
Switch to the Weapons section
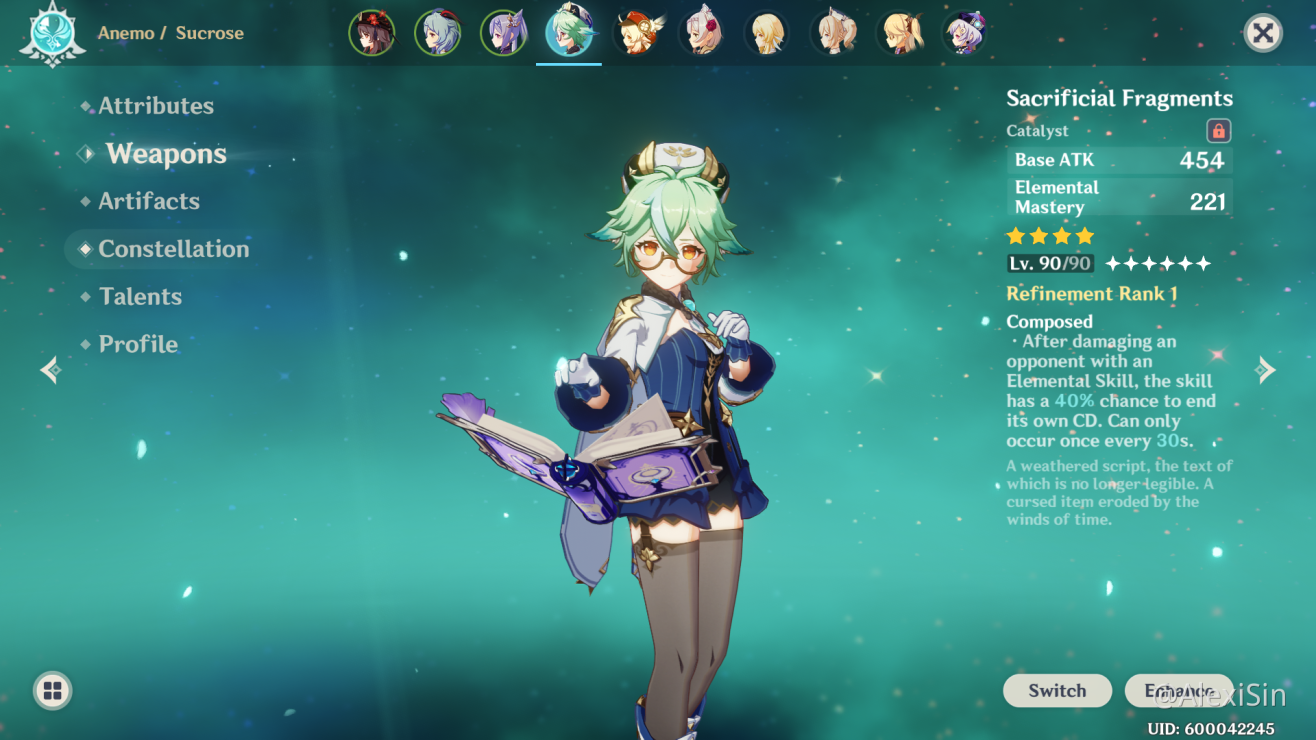point(165,153)
